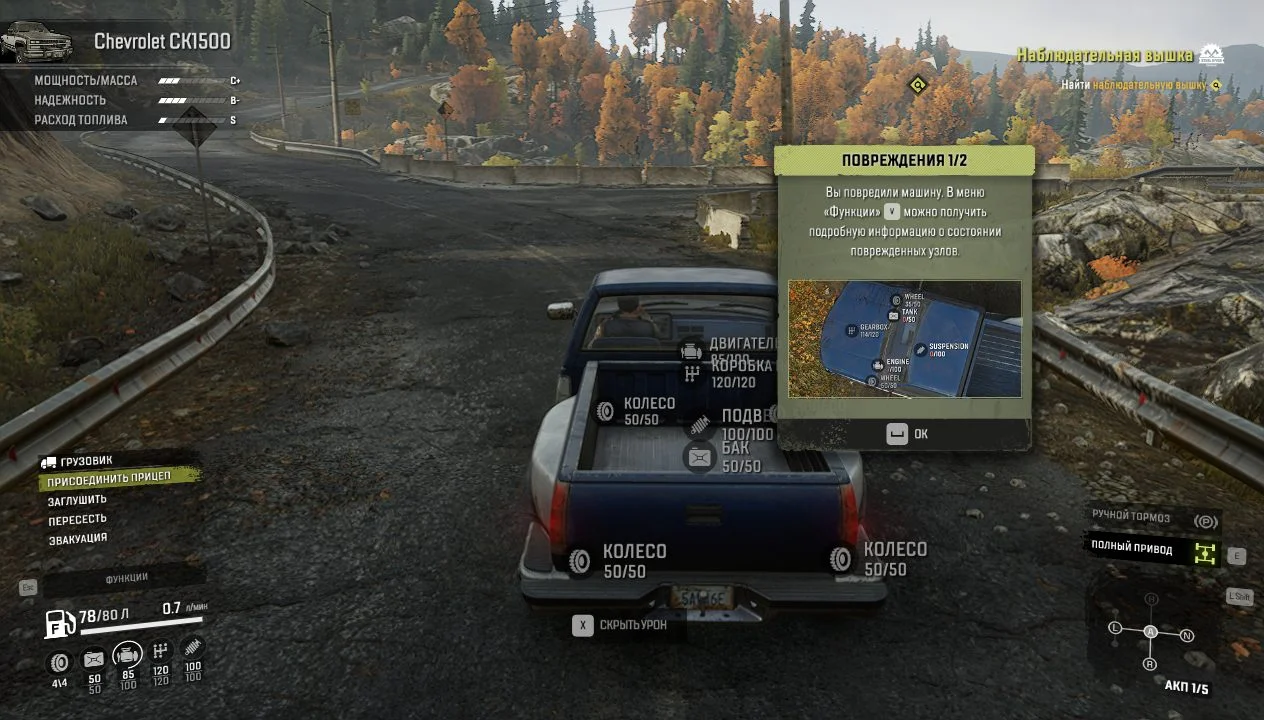Click the gearbox shifter diagram
This screenshot has height=720, width=1264.
(x=1151, y=632)
